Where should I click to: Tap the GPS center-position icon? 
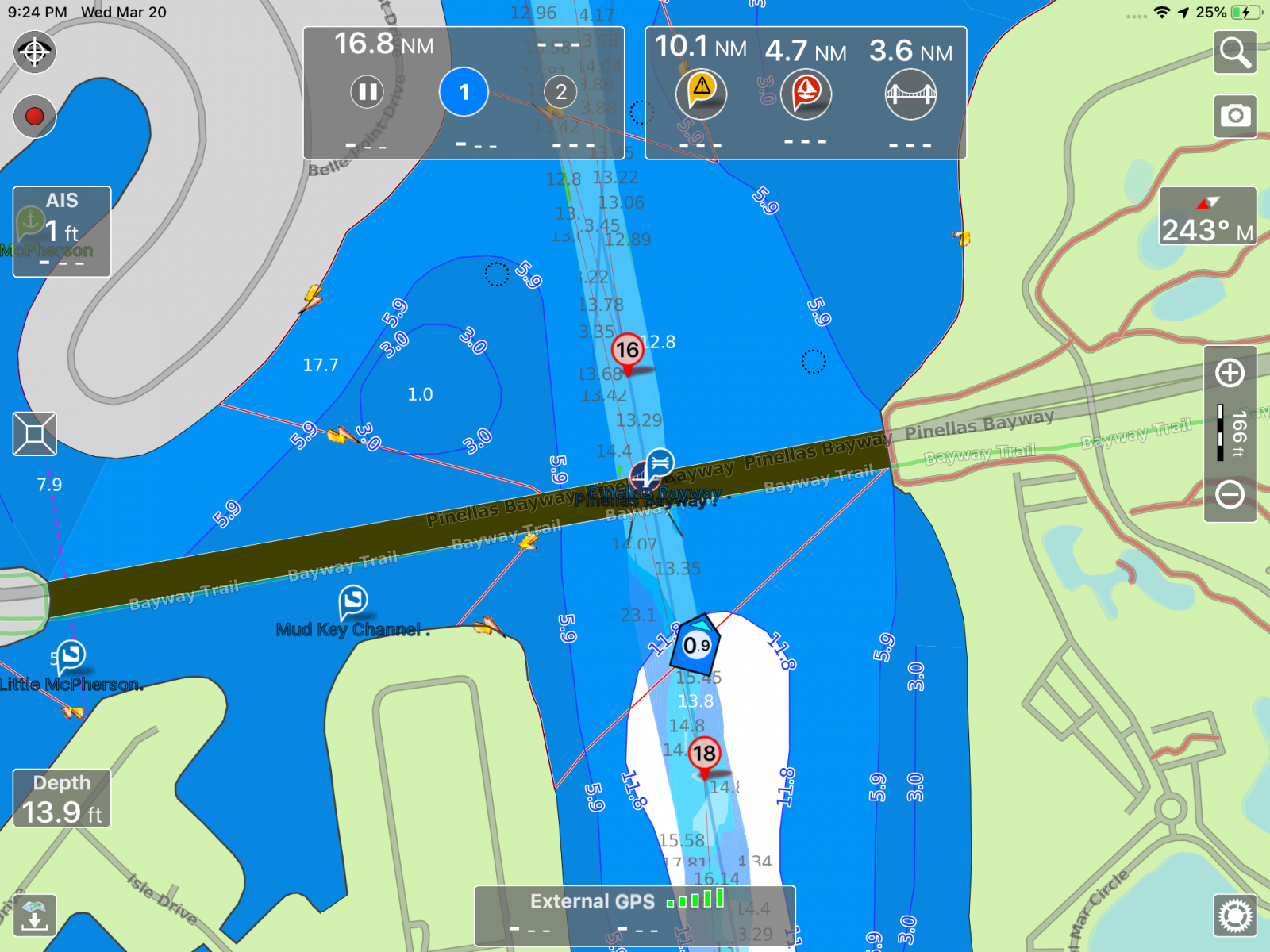click(x=34, y=53)
